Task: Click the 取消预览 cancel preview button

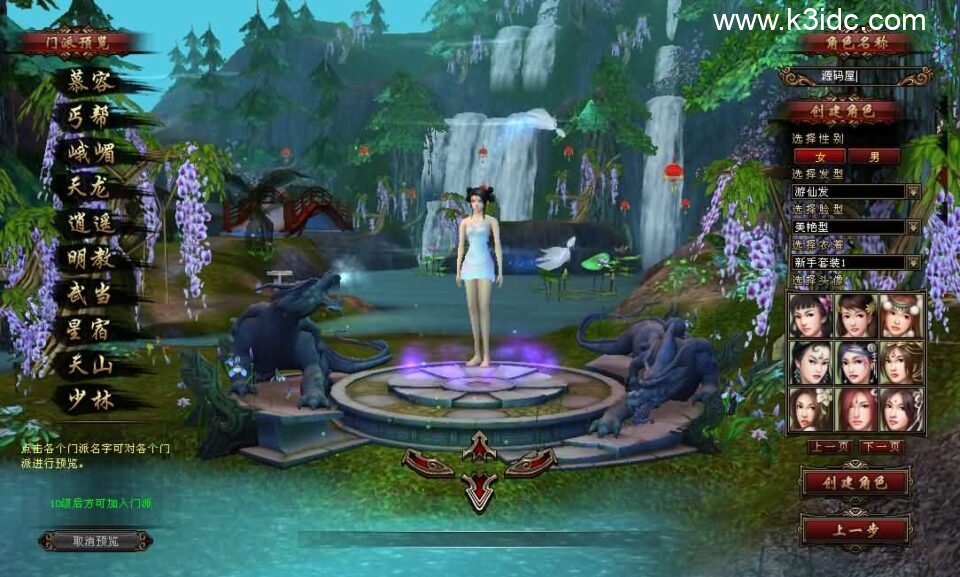Action: tap(96, 541)
